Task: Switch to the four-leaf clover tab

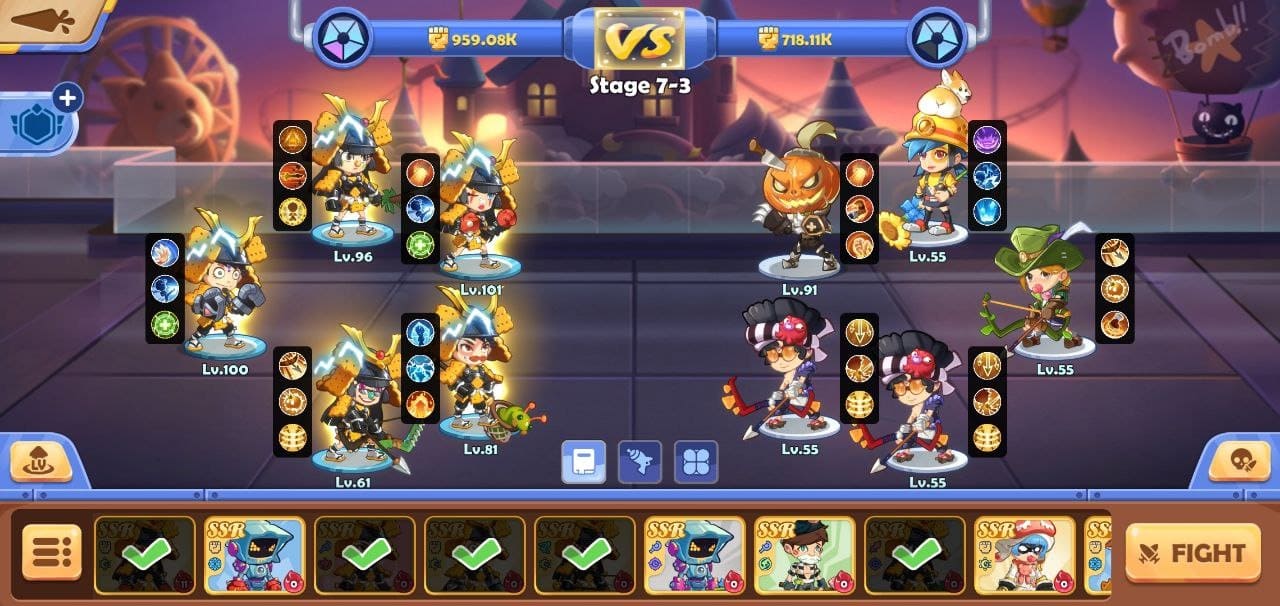Action: (696, 462)
